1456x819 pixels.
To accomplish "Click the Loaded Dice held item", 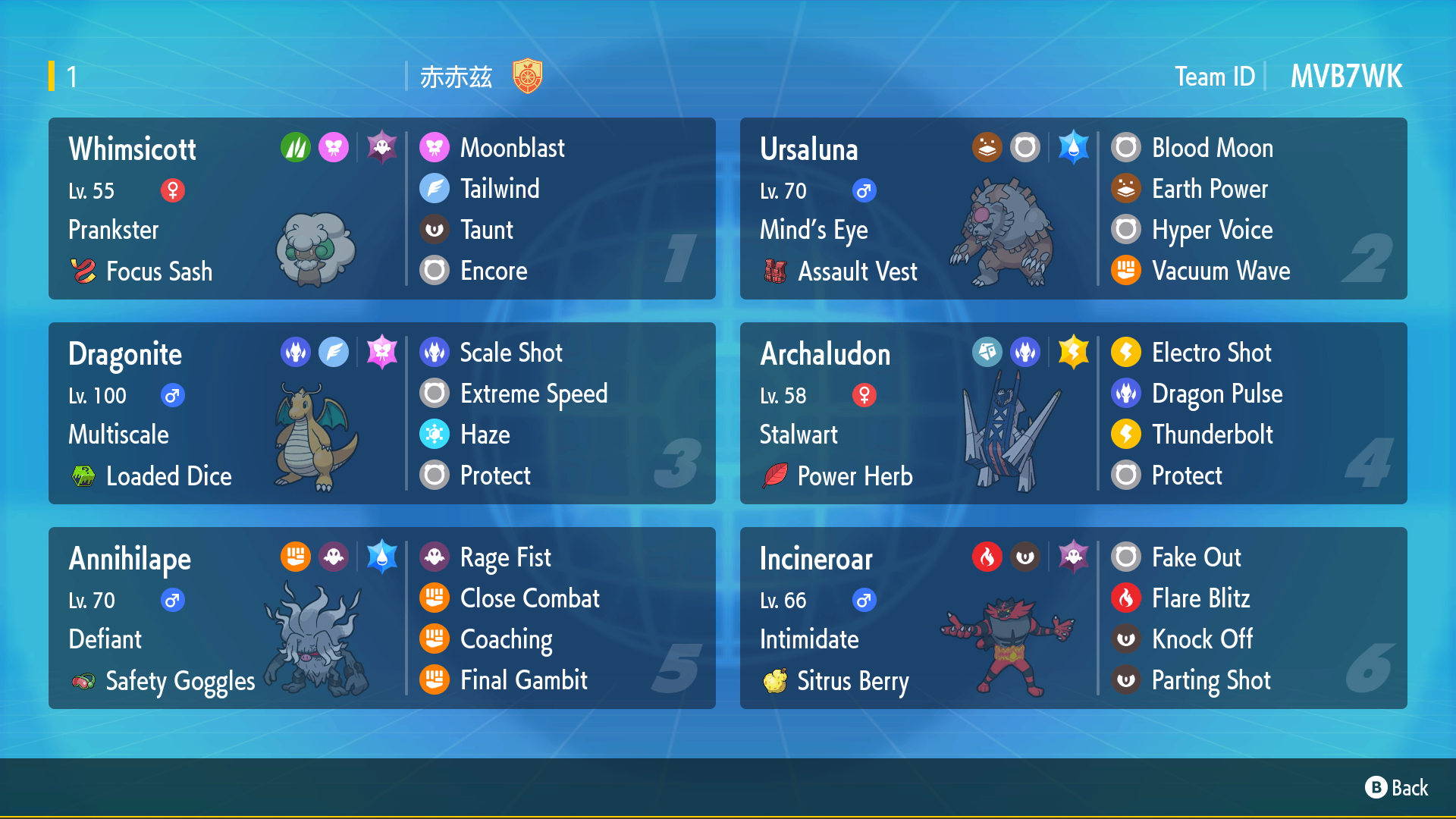I will pyautogui.click(x=168, y=476).
